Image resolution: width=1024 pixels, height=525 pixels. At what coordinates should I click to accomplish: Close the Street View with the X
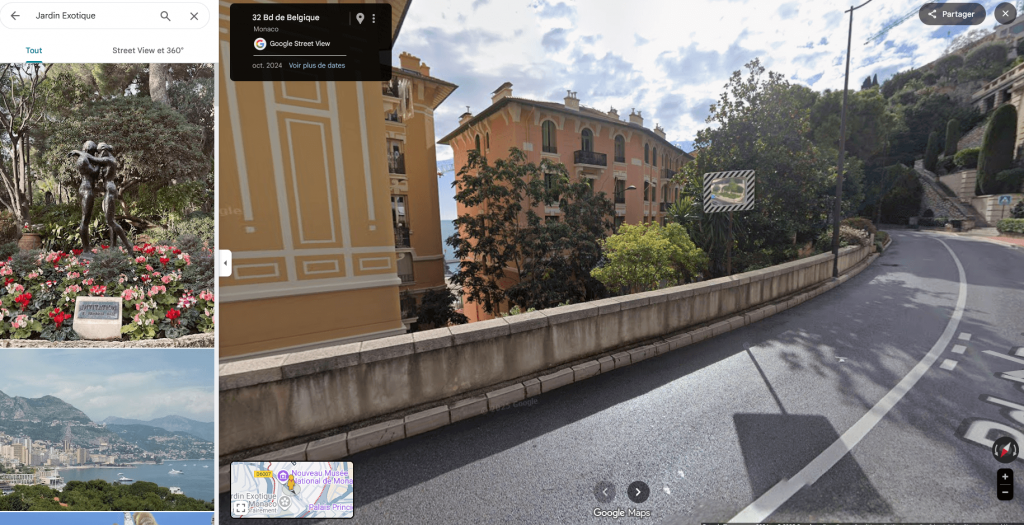(x=1005, y=14)
